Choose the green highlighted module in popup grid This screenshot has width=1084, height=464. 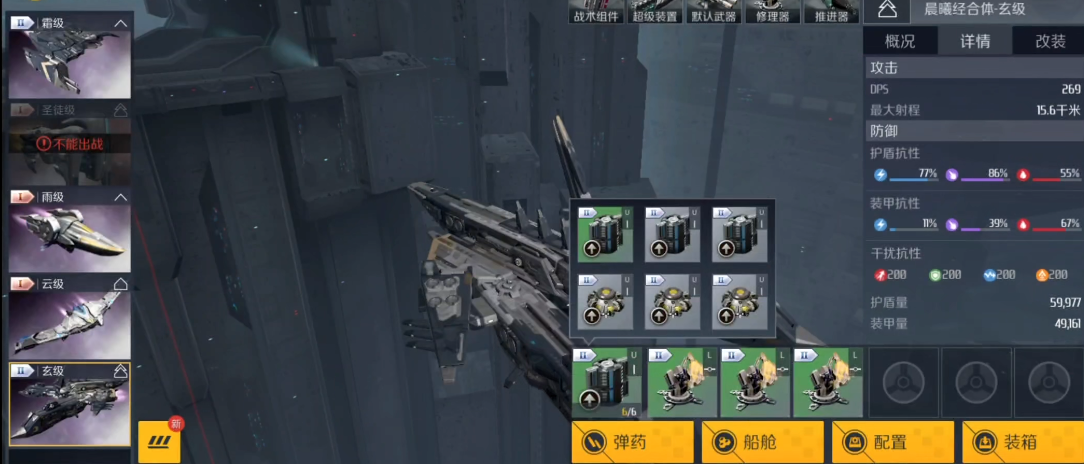point(605,235)
